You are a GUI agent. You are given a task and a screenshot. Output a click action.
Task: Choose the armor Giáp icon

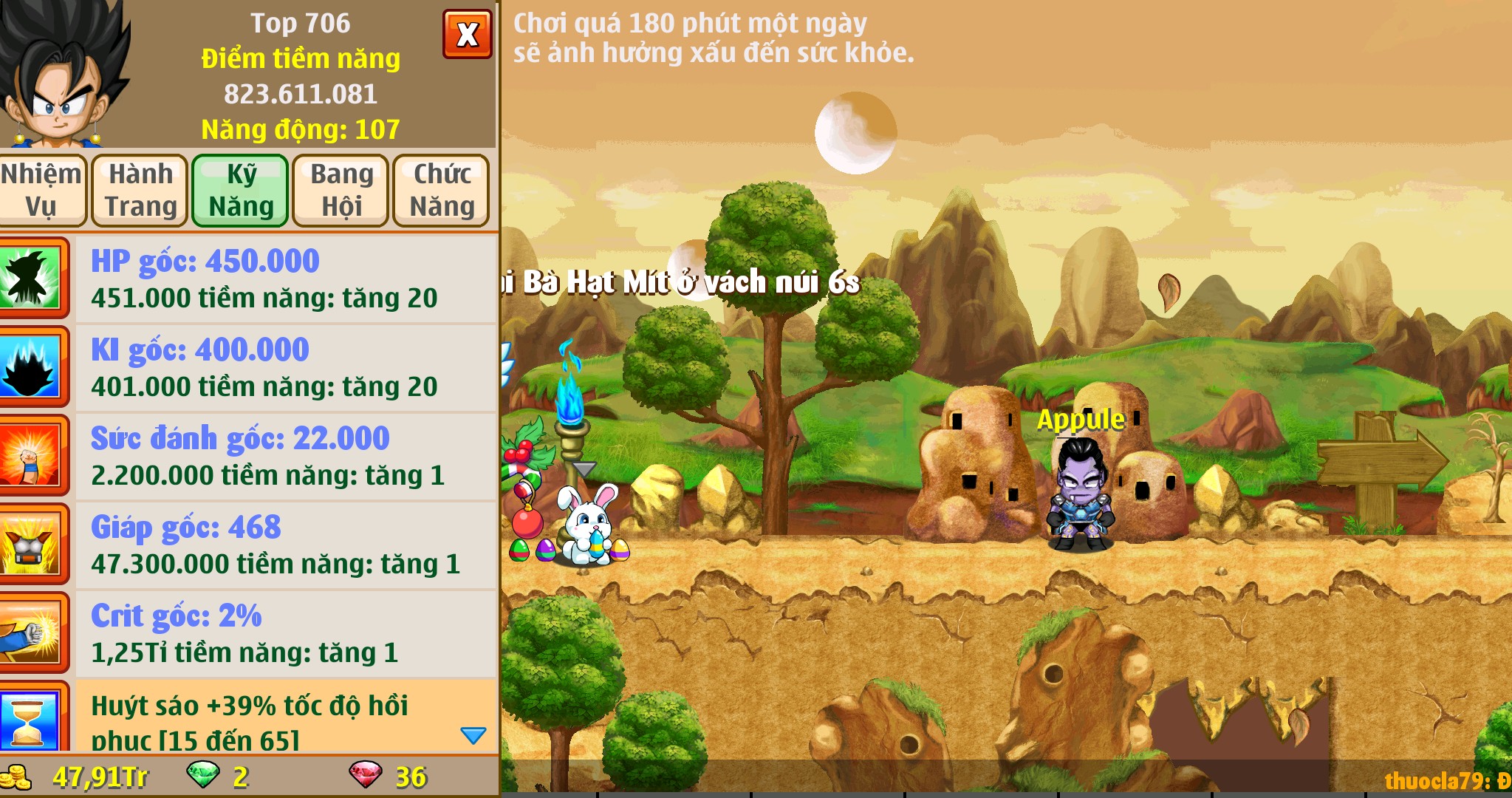coord(31,545)
